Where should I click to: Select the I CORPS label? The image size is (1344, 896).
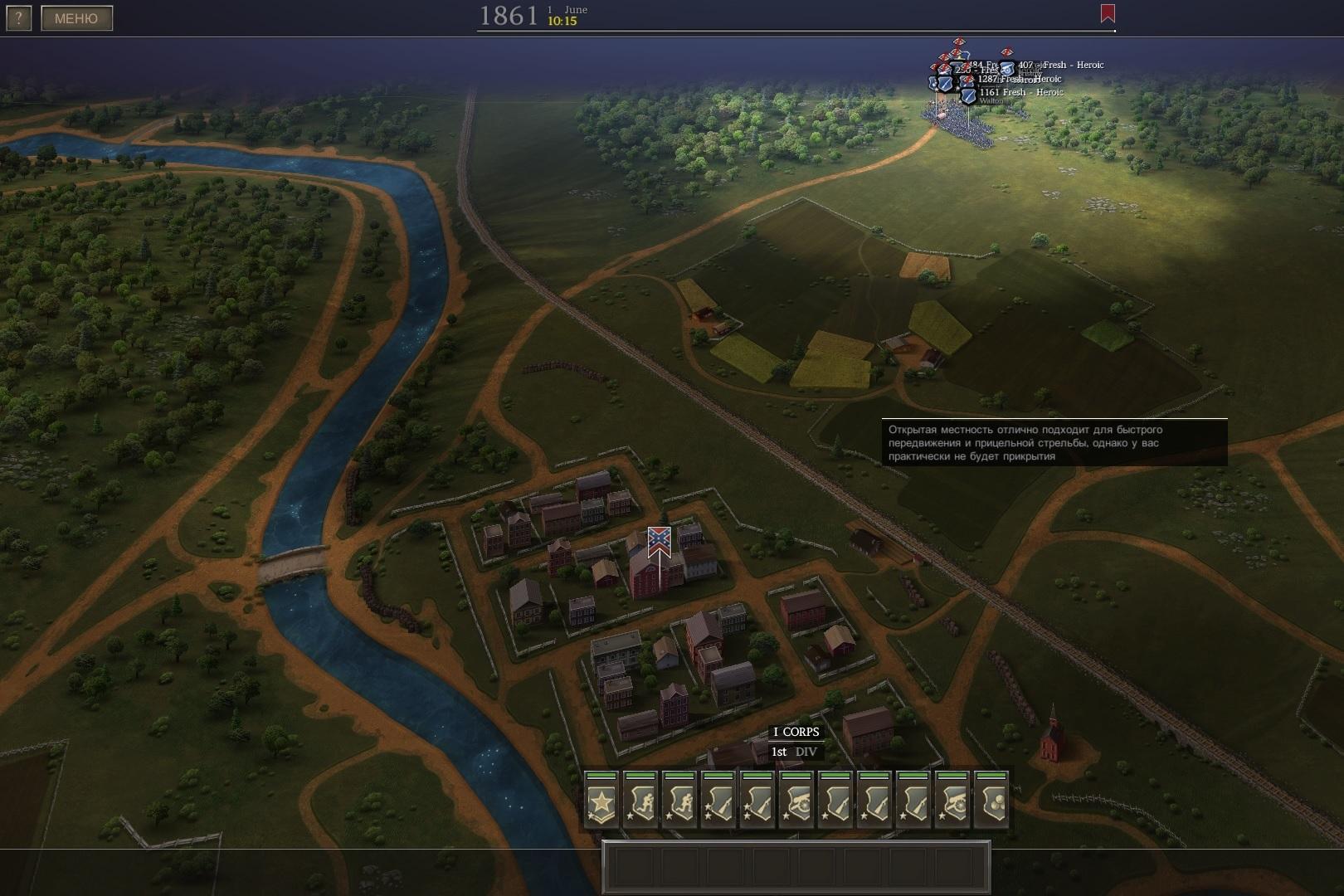(796, 732)
